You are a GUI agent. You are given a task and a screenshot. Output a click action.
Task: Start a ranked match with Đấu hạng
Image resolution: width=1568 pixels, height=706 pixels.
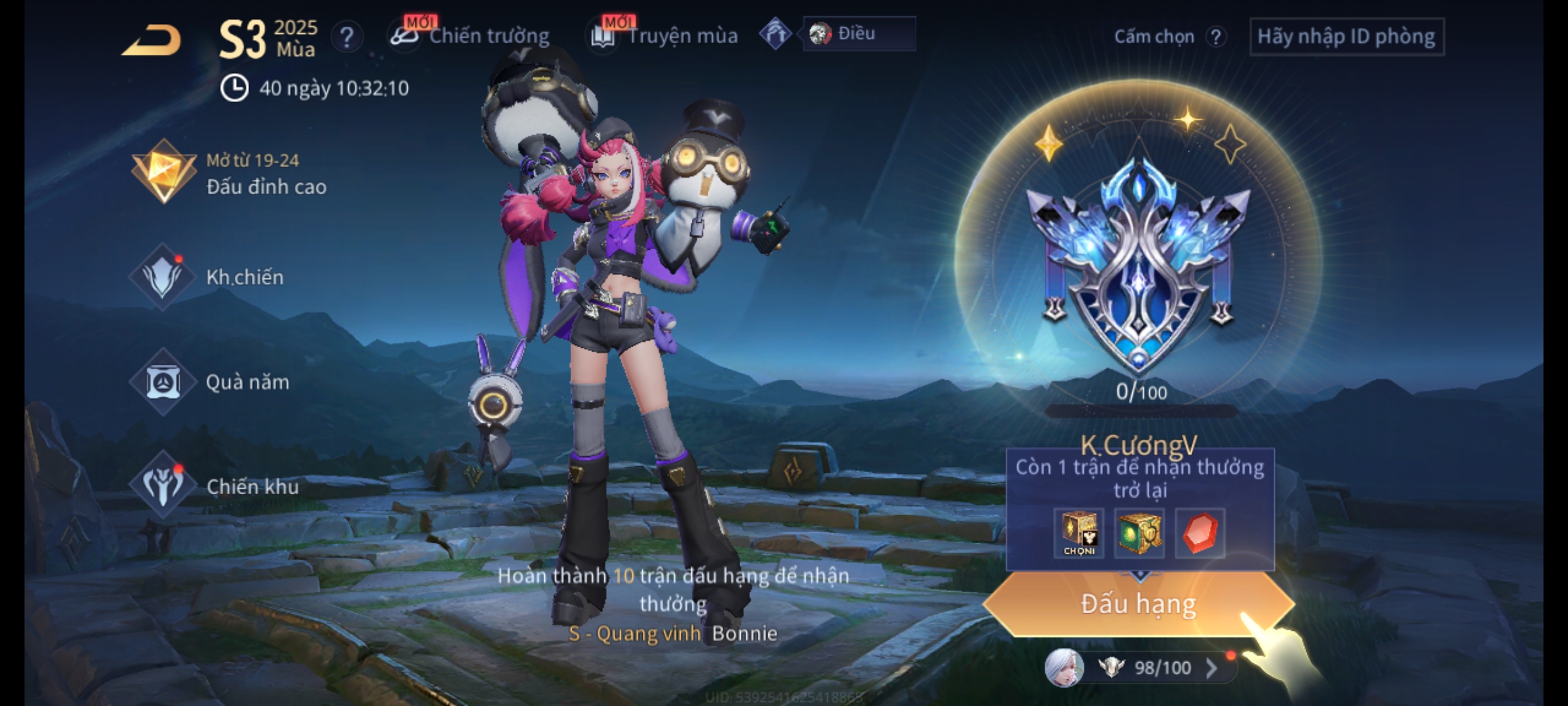(x=1139, y=604)
